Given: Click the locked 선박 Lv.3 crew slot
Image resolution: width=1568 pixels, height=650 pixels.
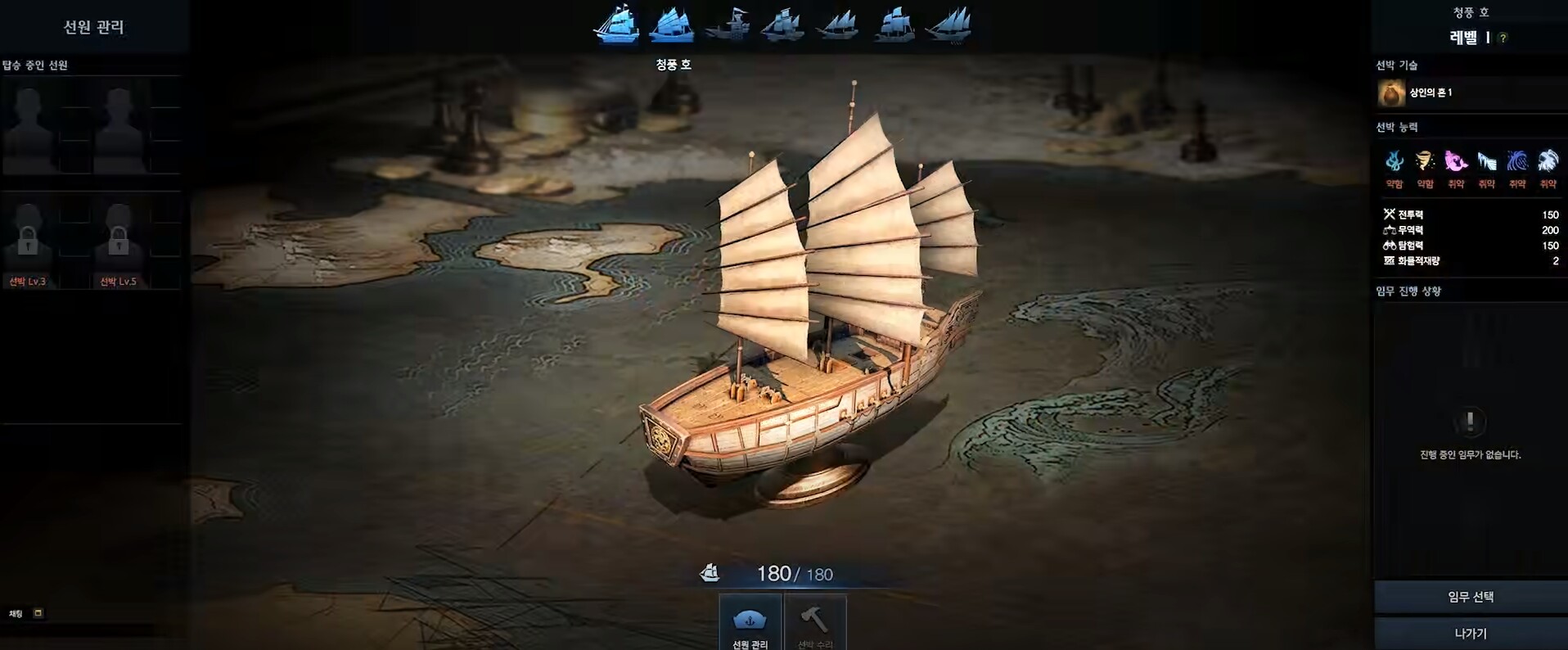Looking at the screenshot, I should tap(29, 240).
